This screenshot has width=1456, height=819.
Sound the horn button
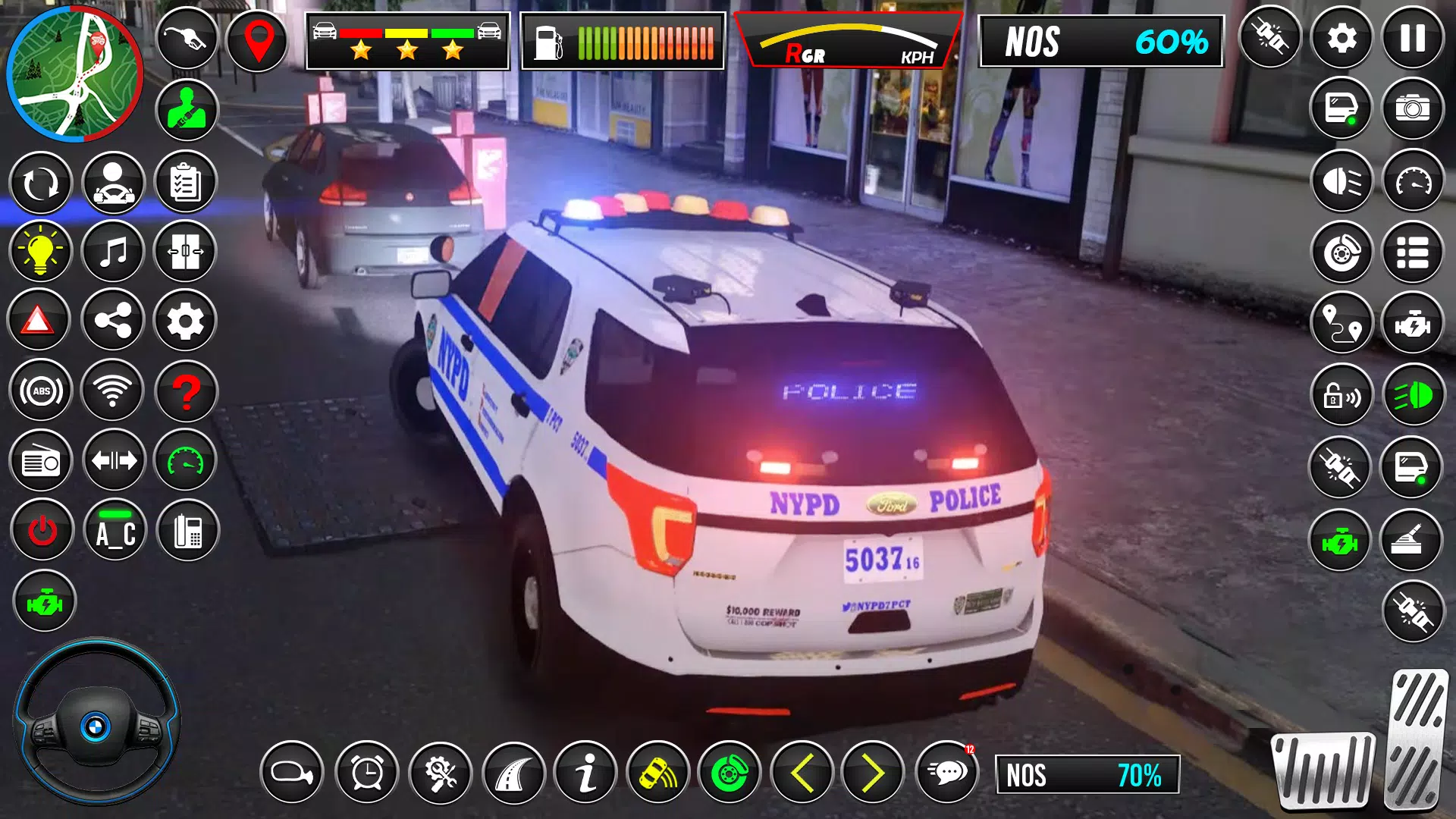pyautogui.click(x=292, y=773)
